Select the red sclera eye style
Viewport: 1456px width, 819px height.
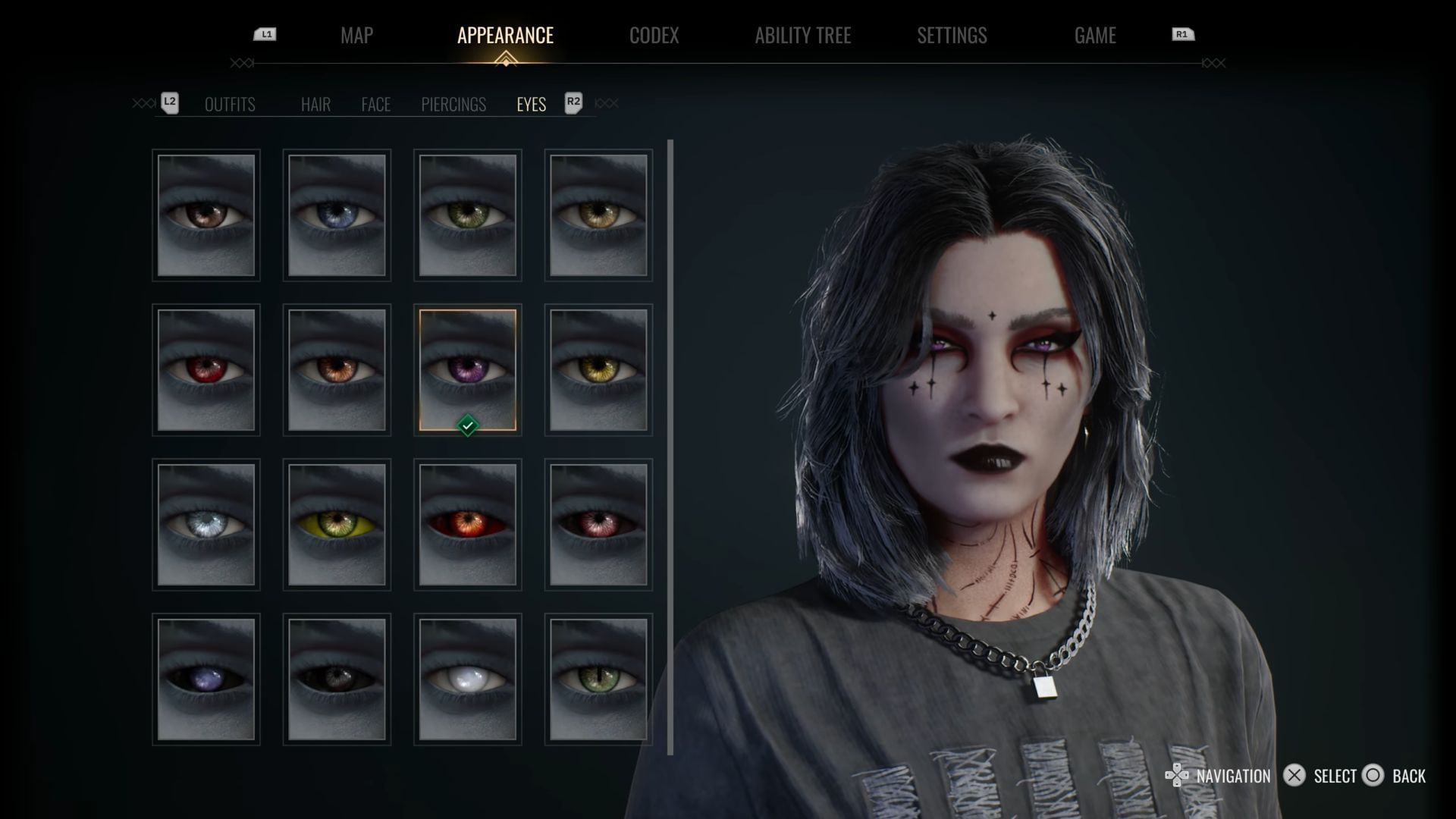(x=467, y=525)
